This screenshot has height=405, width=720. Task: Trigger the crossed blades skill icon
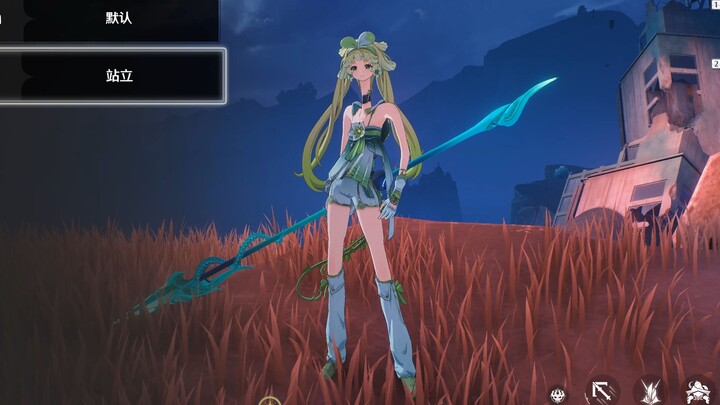point(651,391)
